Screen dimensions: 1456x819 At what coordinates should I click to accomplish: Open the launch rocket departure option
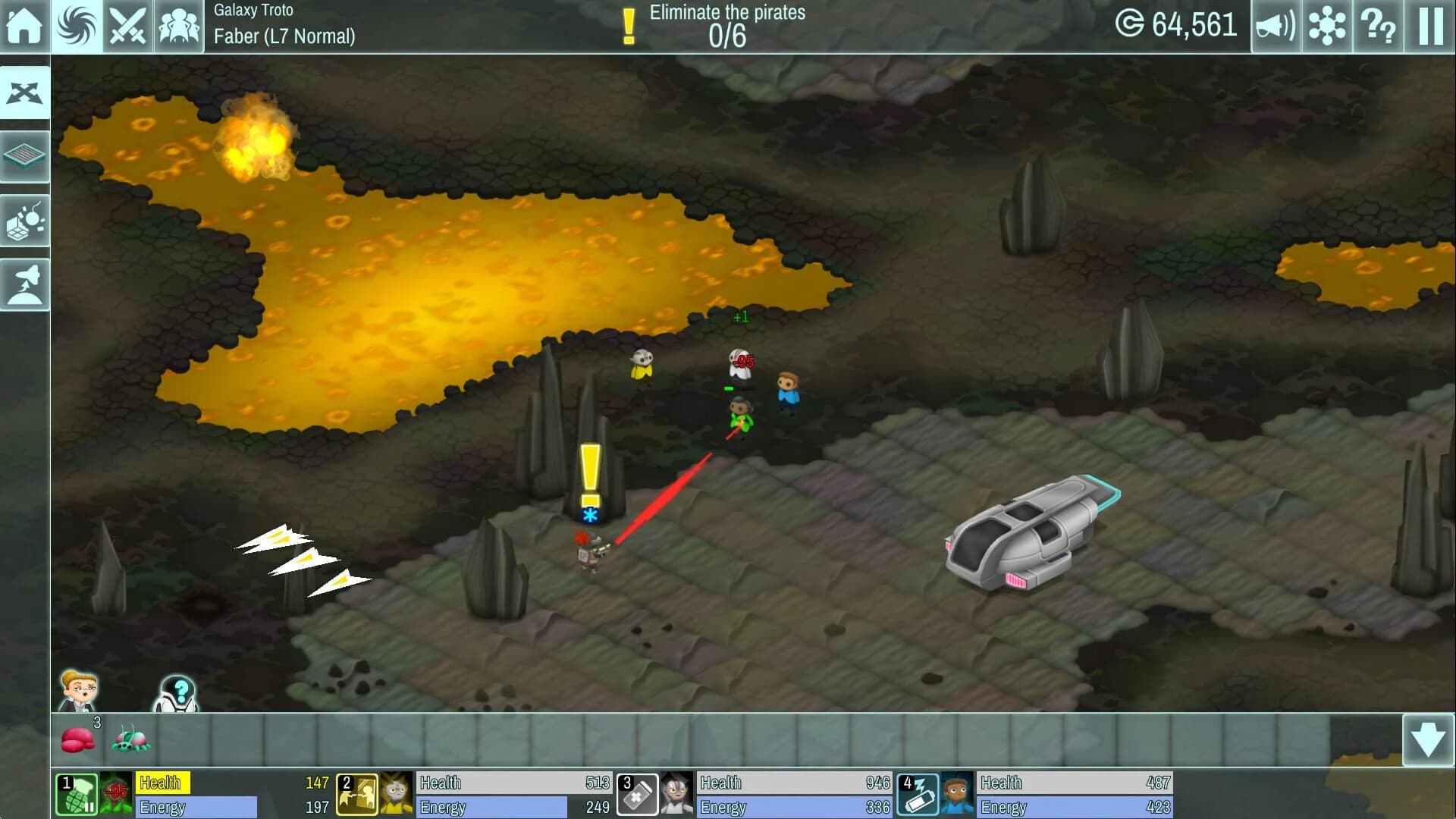pos(25,284)
